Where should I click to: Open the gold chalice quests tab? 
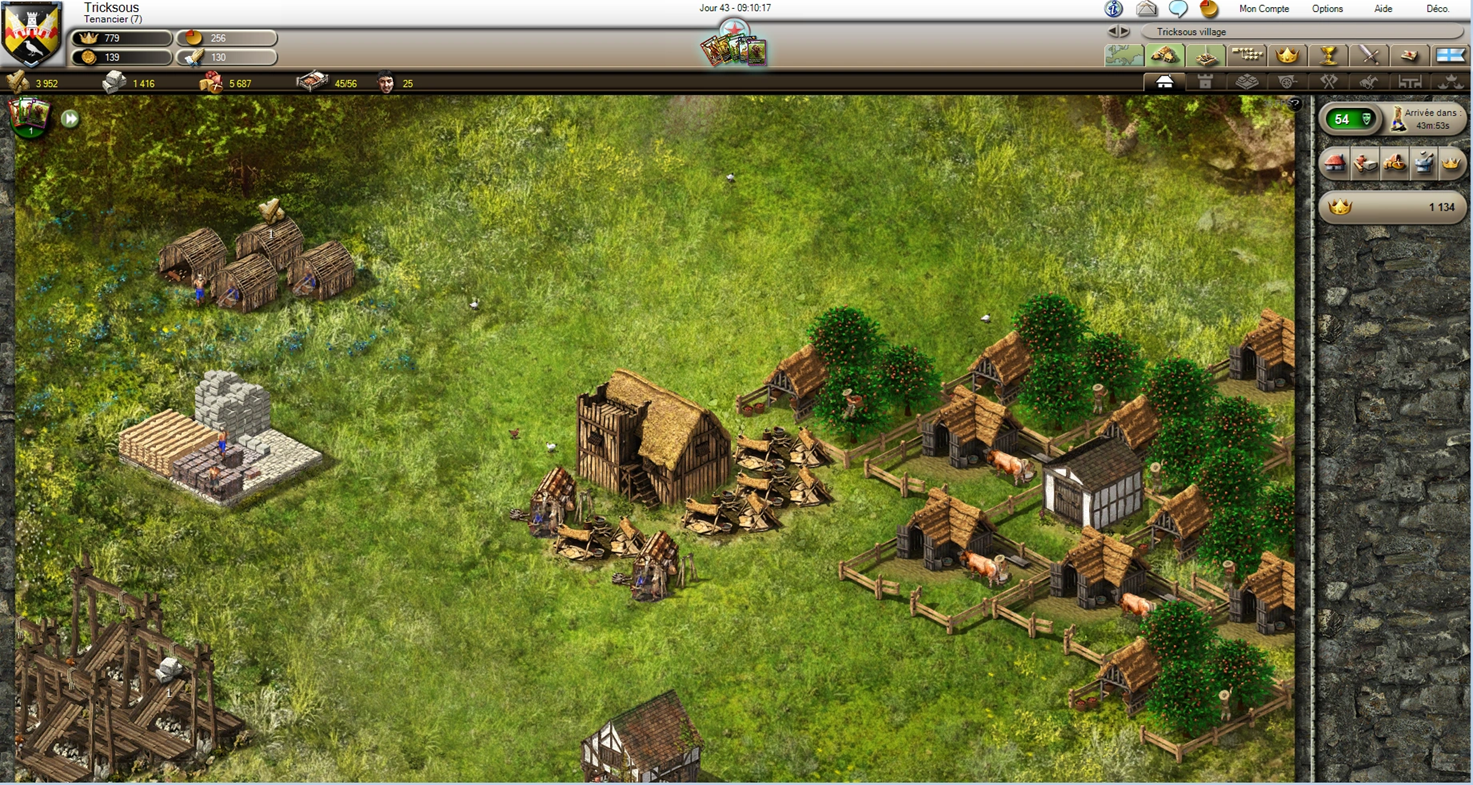pos(1328,55)
